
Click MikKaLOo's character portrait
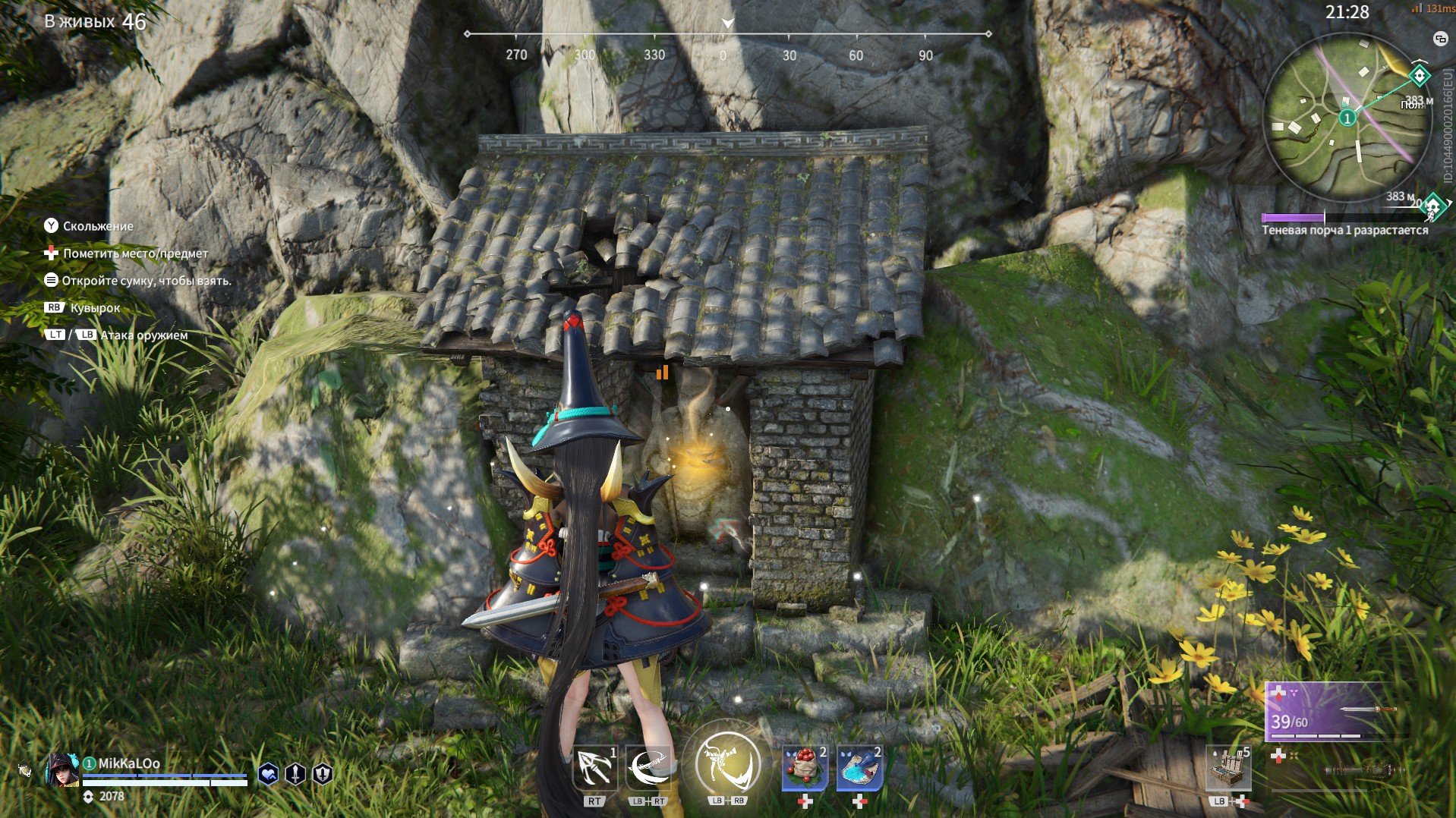click(x=62, y=769)
